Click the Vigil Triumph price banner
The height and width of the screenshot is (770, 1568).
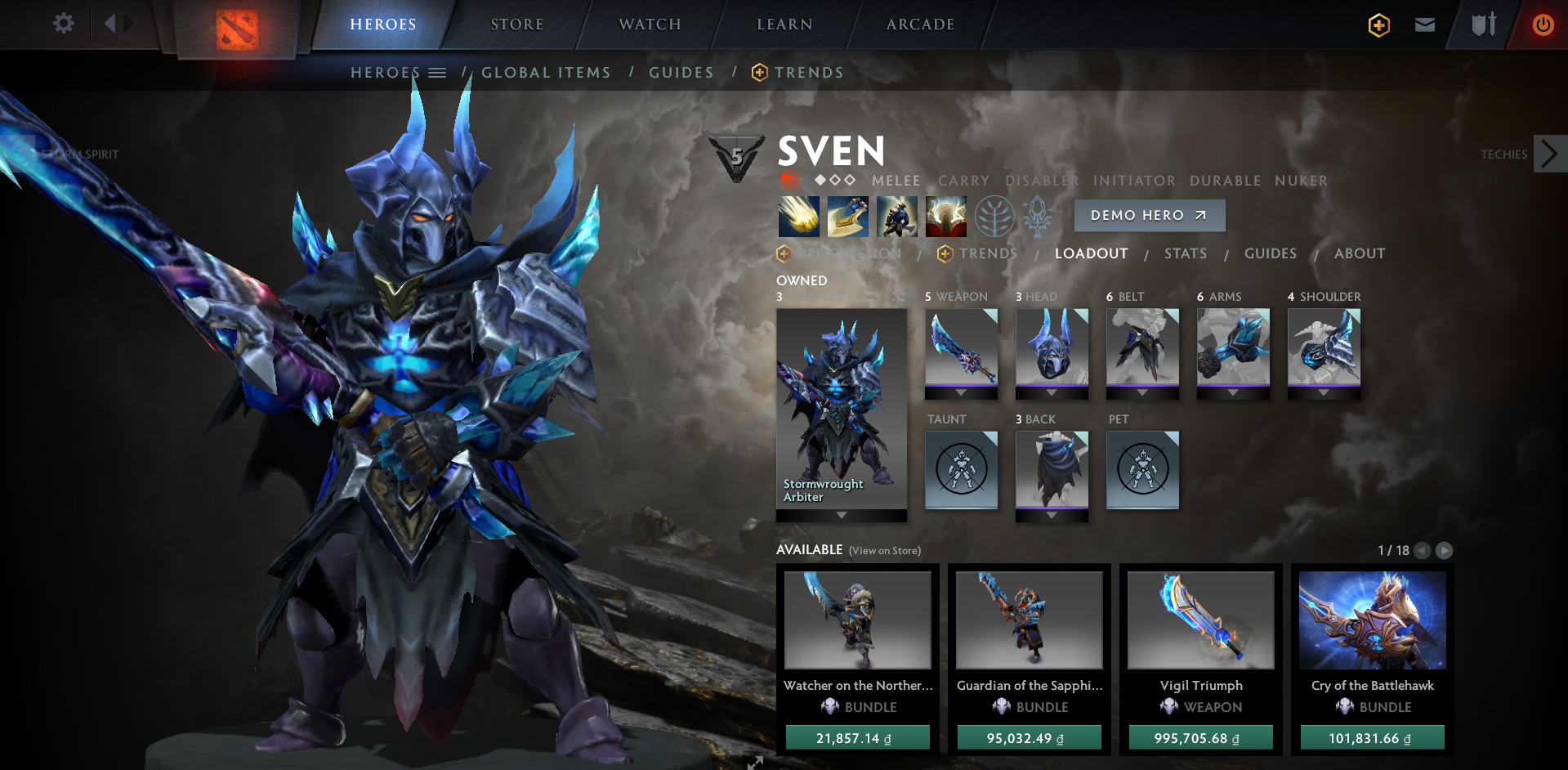1200,736
